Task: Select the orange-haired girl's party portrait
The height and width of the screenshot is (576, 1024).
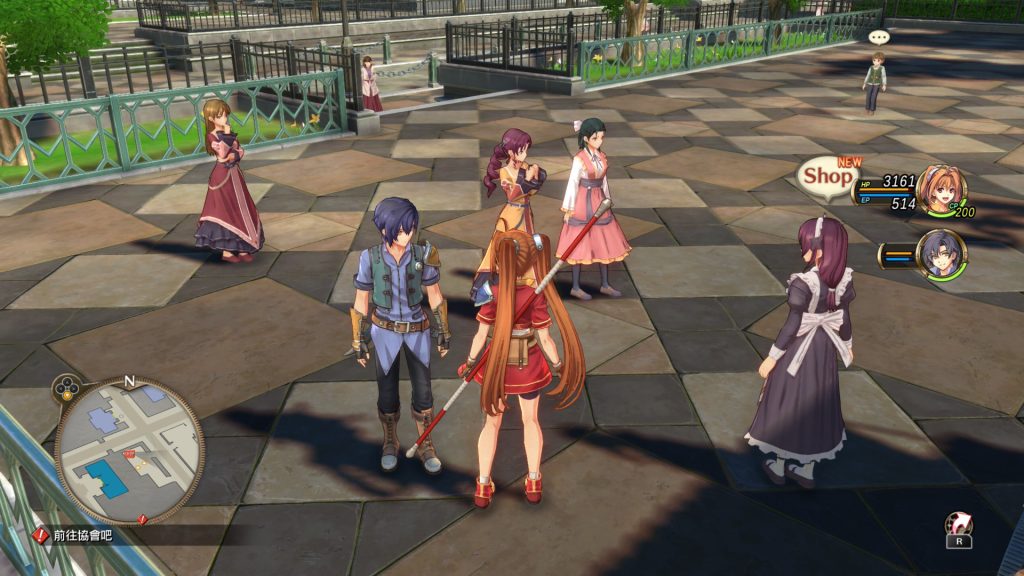Action: click(x=941, y=191)
